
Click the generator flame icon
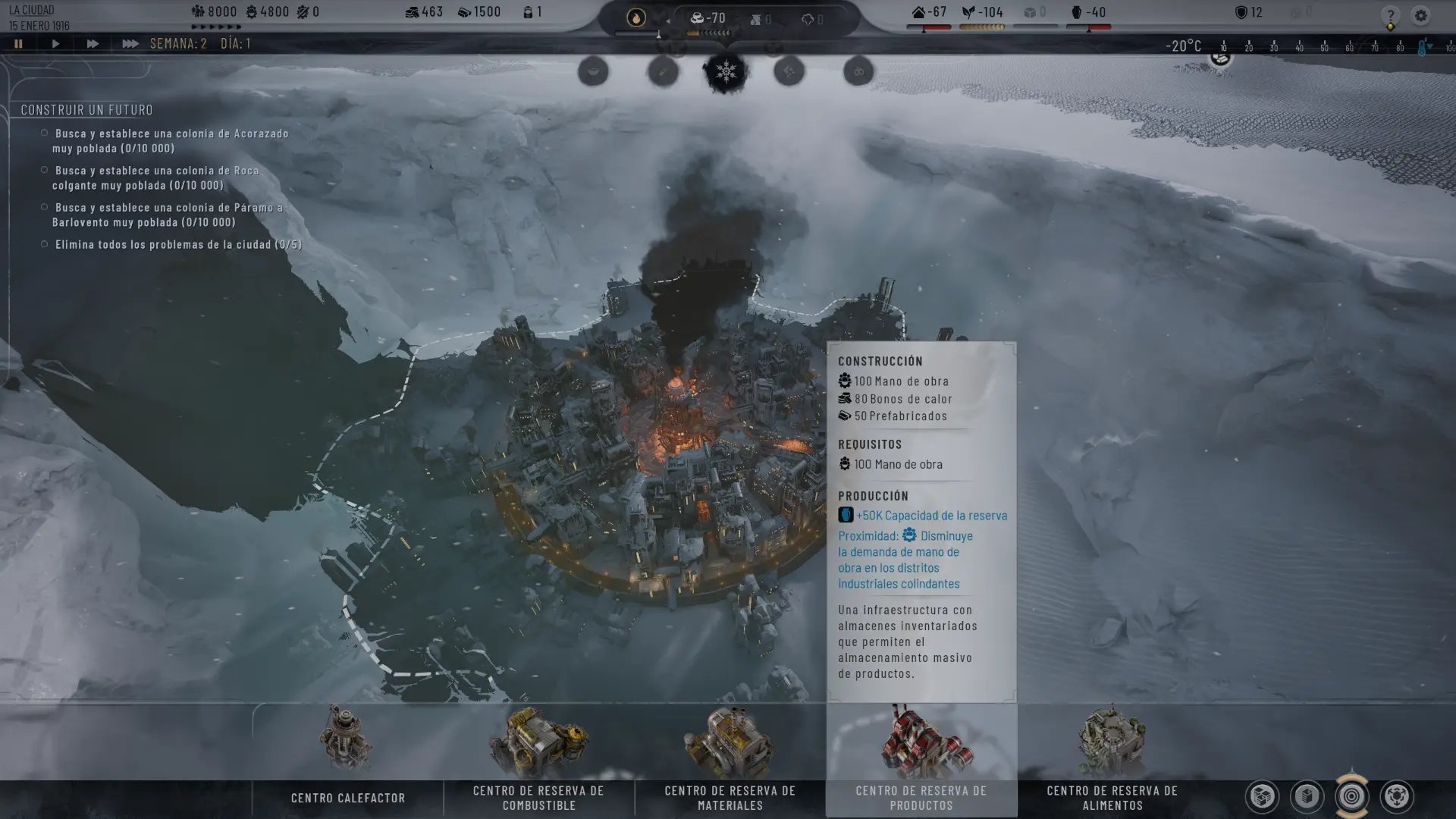pyautogui.click(x=635, y=17)
